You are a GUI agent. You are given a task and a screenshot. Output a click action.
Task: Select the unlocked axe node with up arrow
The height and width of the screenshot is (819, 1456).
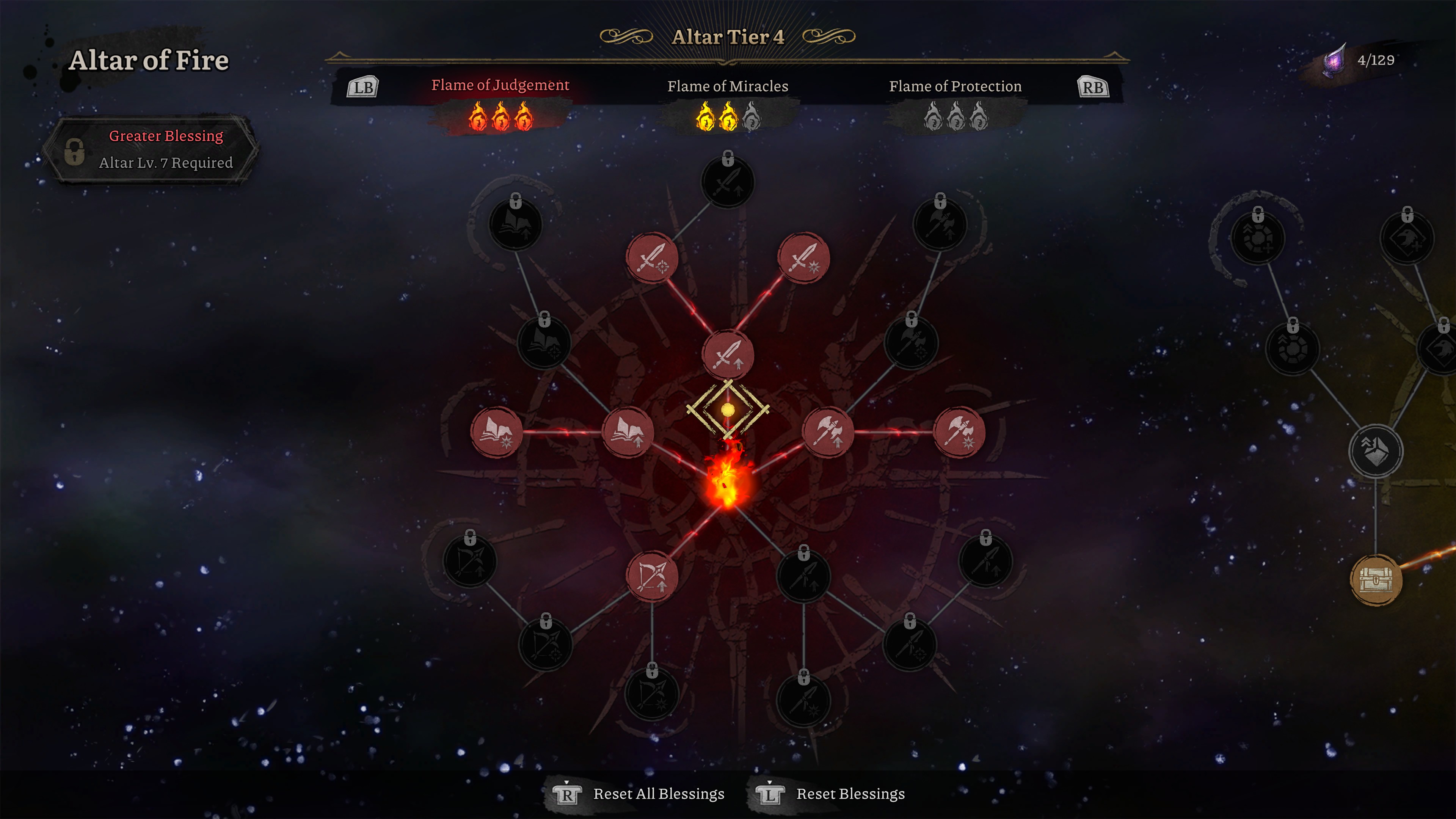click(x=827, y=432)
